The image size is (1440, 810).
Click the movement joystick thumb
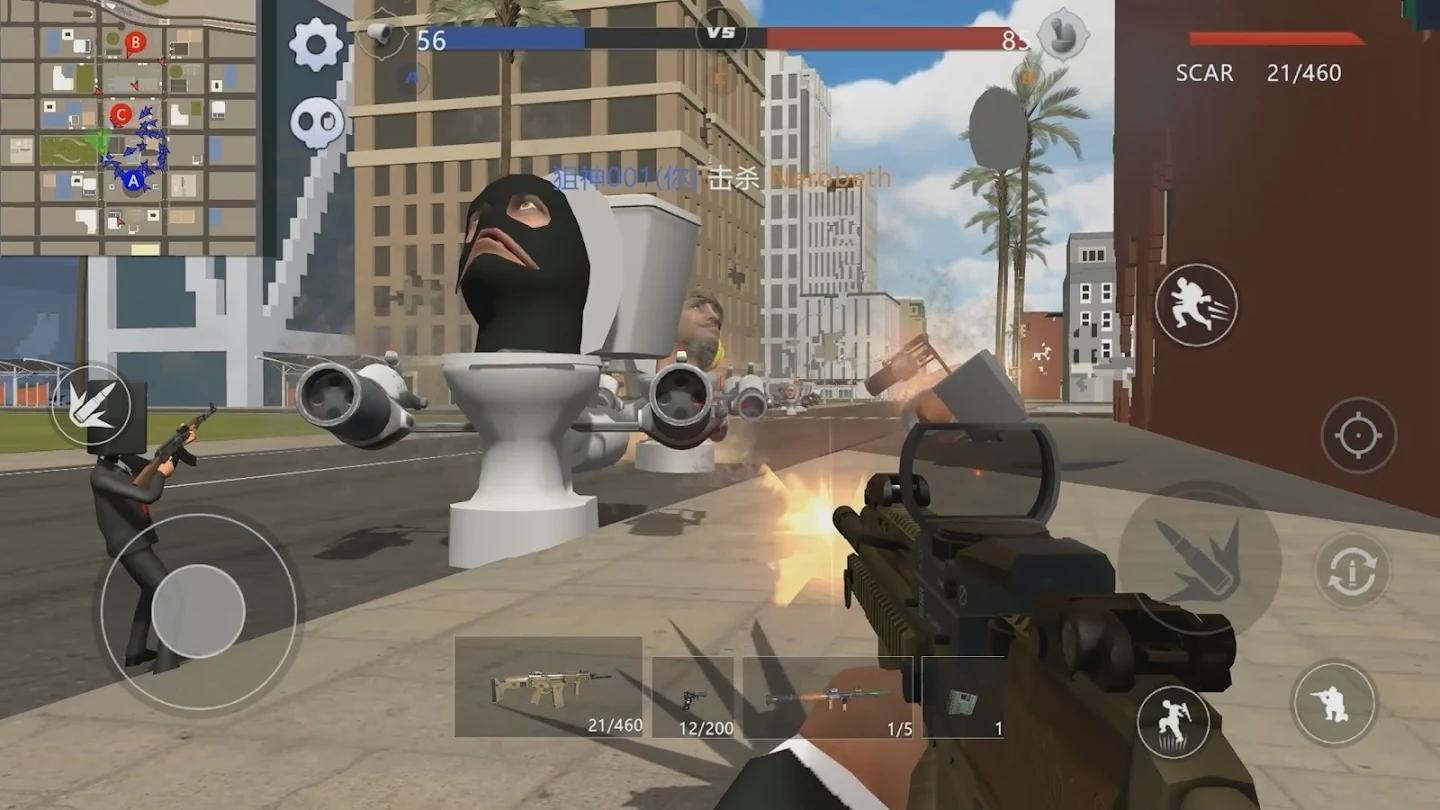pyautogui.click(x=198, y=611)
